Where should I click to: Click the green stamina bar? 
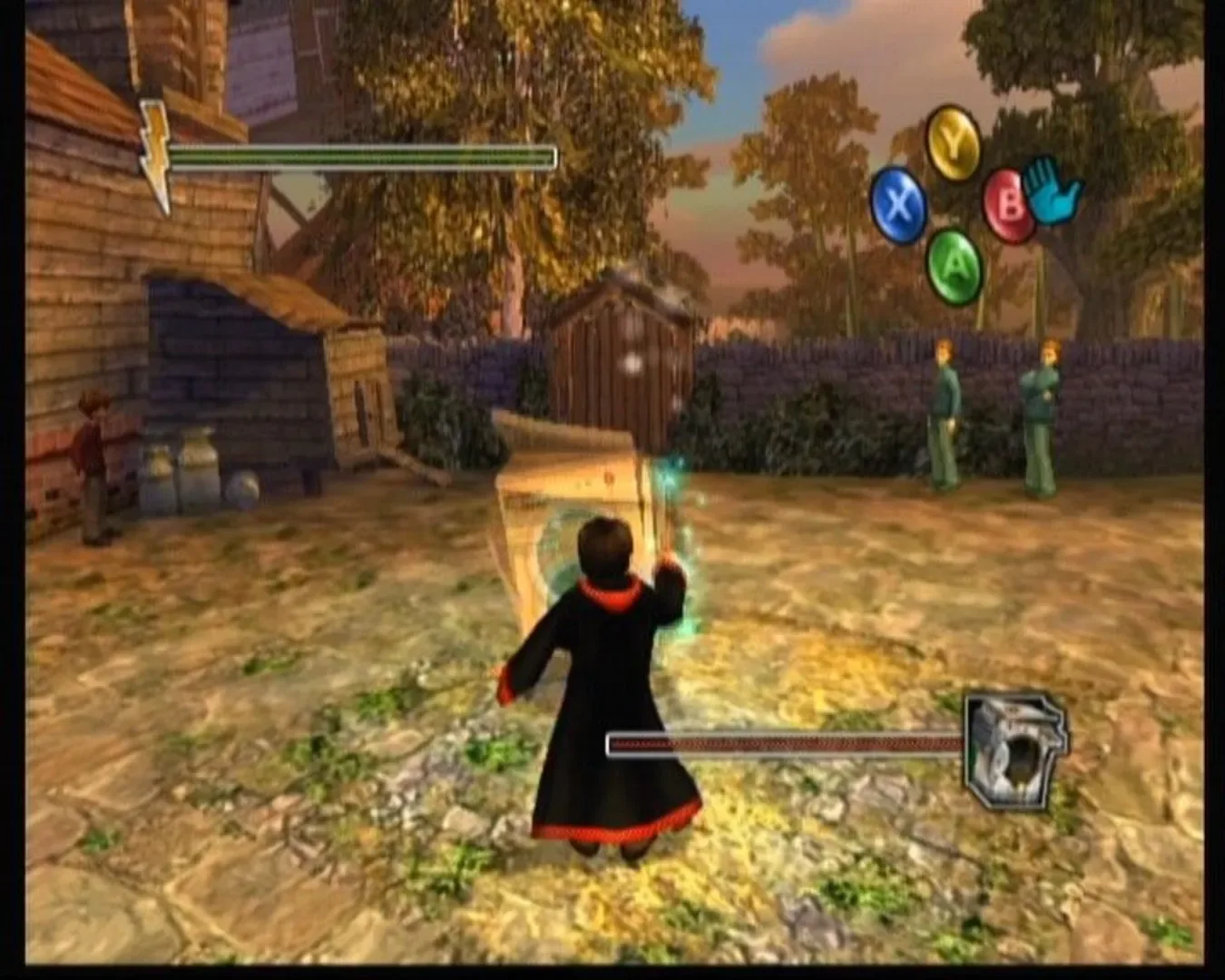point(363,157)
